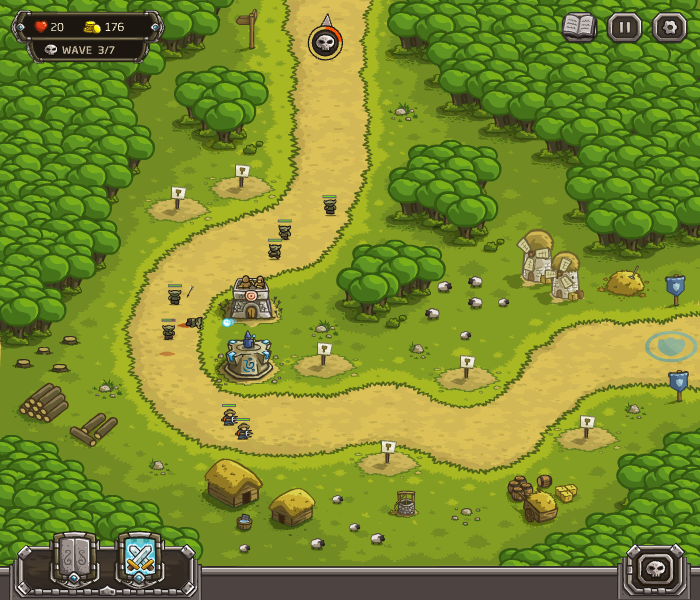Open the gear settings menu
Viewport: 700px width, 600px height.
coord(669,27)
